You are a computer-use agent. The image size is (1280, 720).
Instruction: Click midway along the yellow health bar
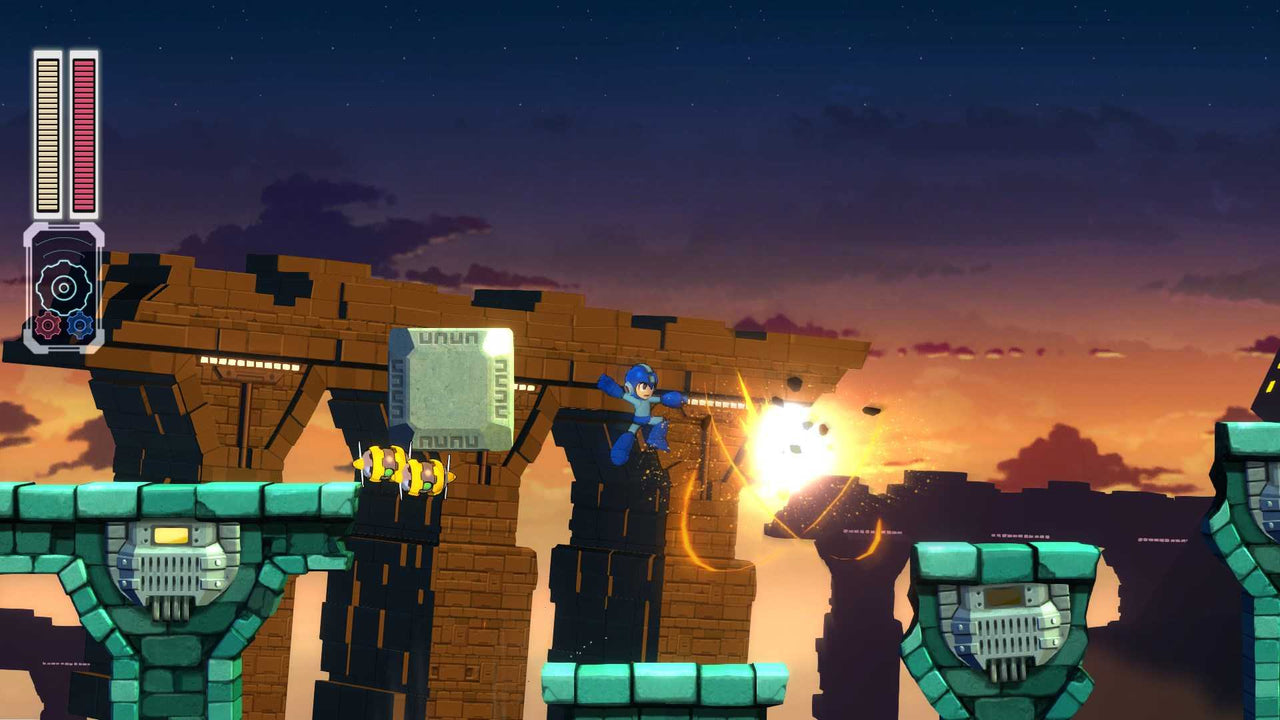[46, 135]
